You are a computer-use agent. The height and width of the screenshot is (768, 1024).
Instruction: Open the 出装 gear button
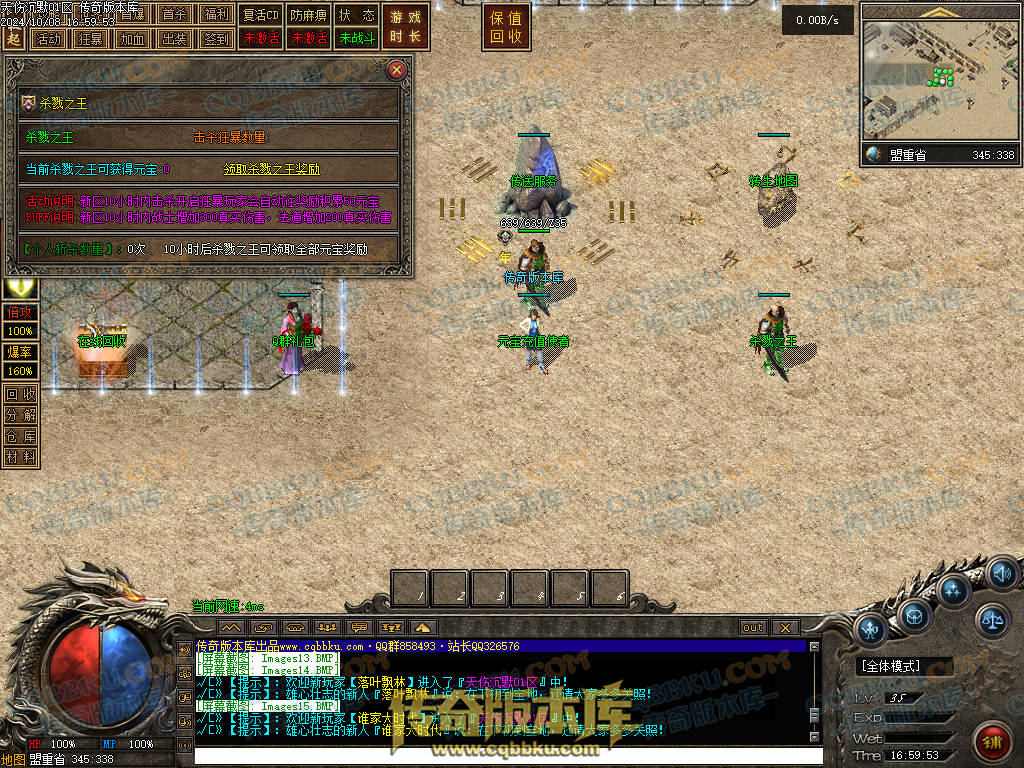(x=174, y=39)
